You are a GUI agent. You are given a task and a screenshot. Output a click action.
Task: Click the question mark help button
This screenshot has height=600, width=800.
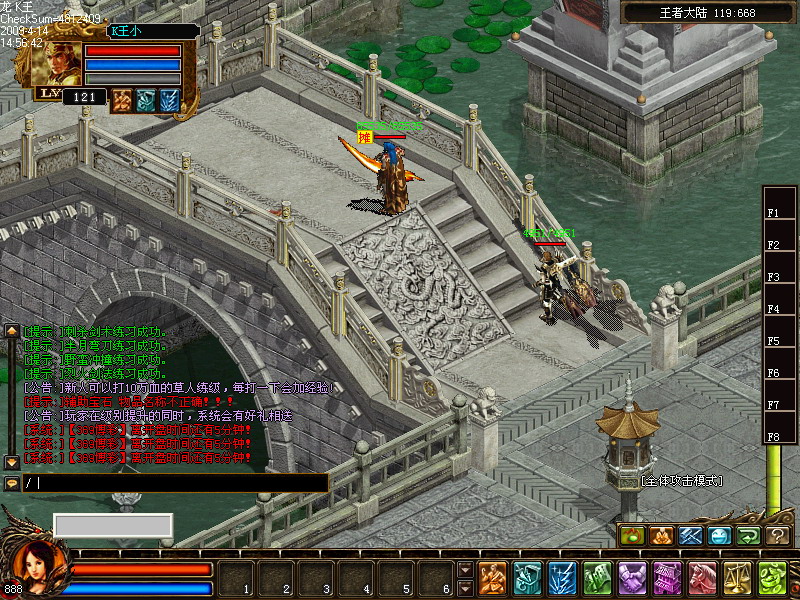click(x=778, y=536)
